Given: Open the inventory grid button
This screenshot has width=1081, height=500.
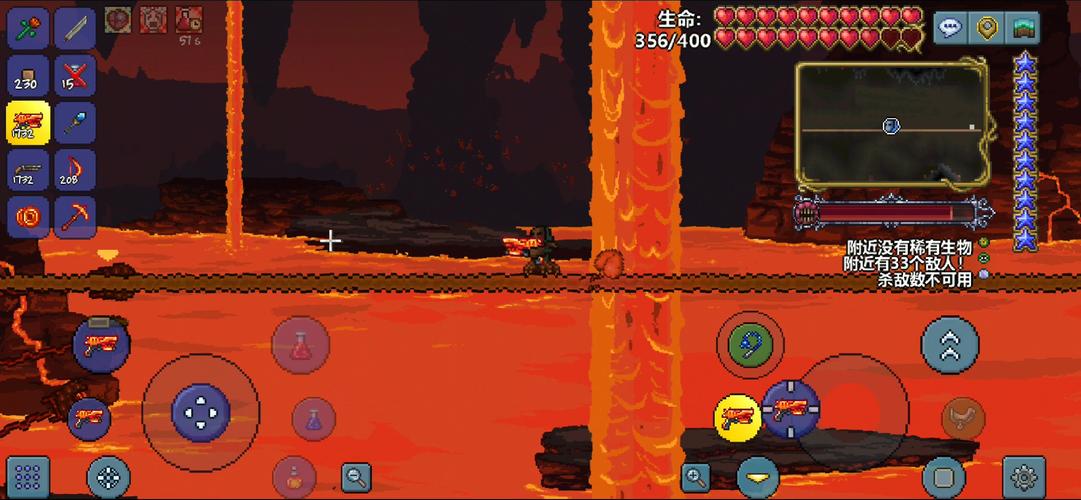Looking at the screenshot, I should pos(28,477).
